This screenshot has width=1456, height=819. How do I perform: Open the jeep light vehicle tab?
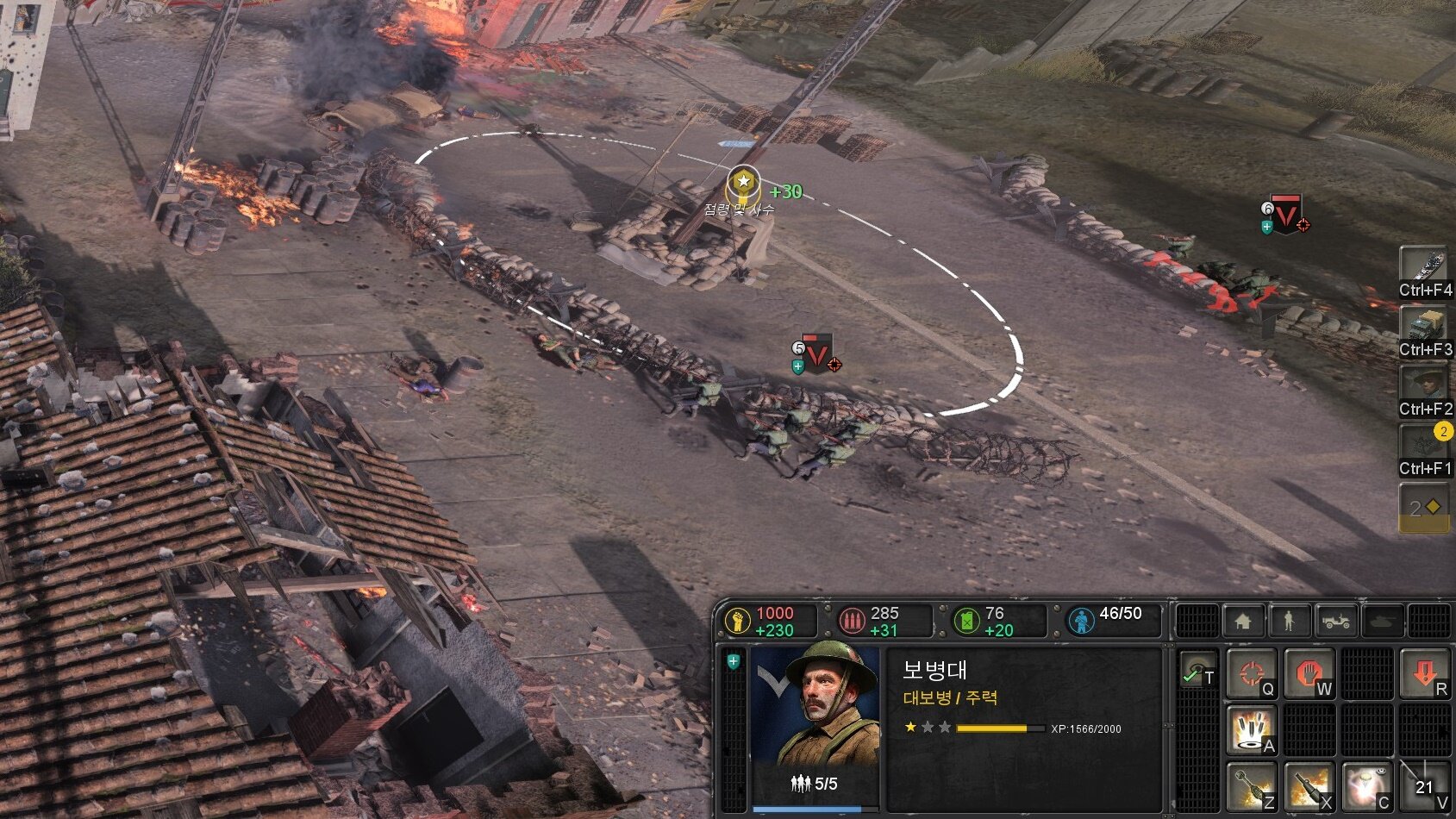(1335, 621)
